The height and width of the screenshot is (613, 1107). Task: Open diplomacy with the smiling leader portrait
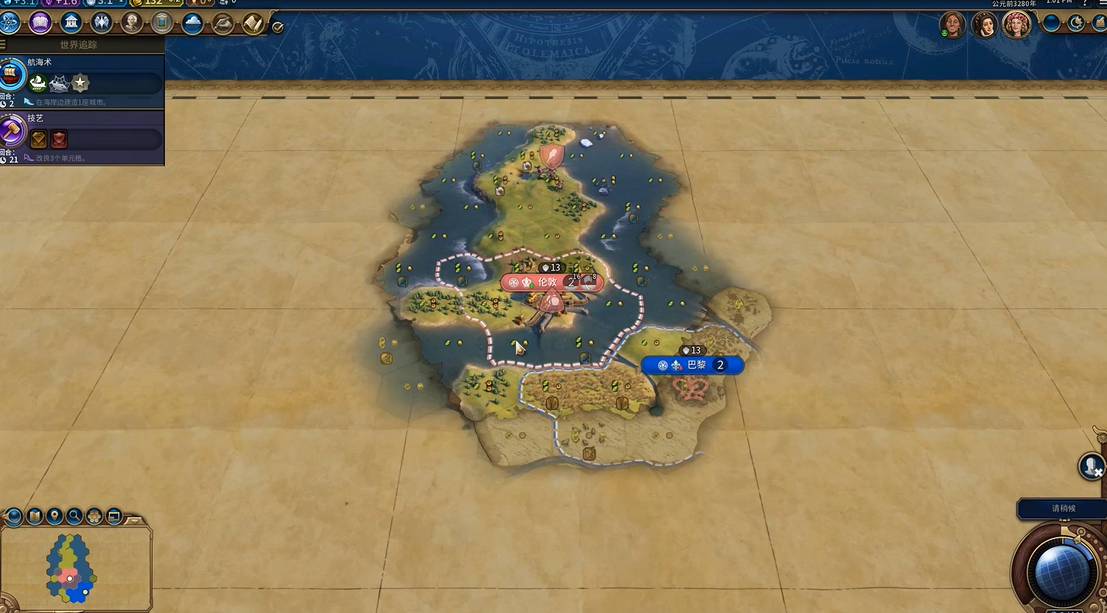(952, 24)
